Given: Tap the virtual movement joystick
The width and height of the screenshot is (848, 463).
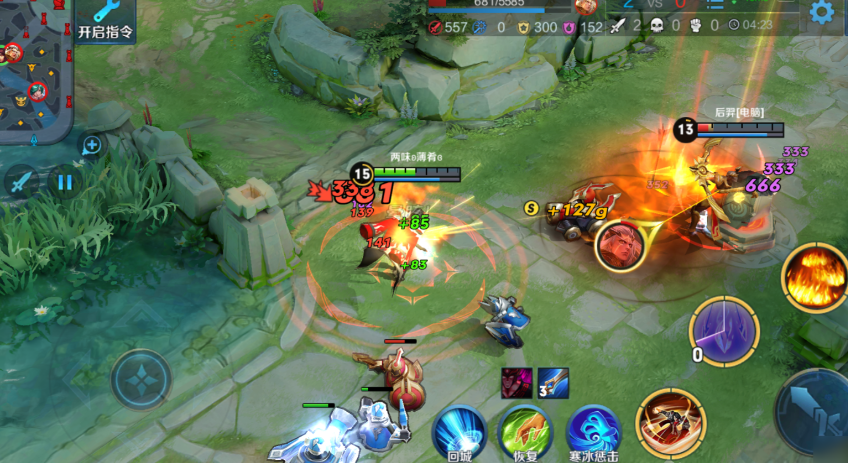Looking at the screenshot, I should 141,380.
